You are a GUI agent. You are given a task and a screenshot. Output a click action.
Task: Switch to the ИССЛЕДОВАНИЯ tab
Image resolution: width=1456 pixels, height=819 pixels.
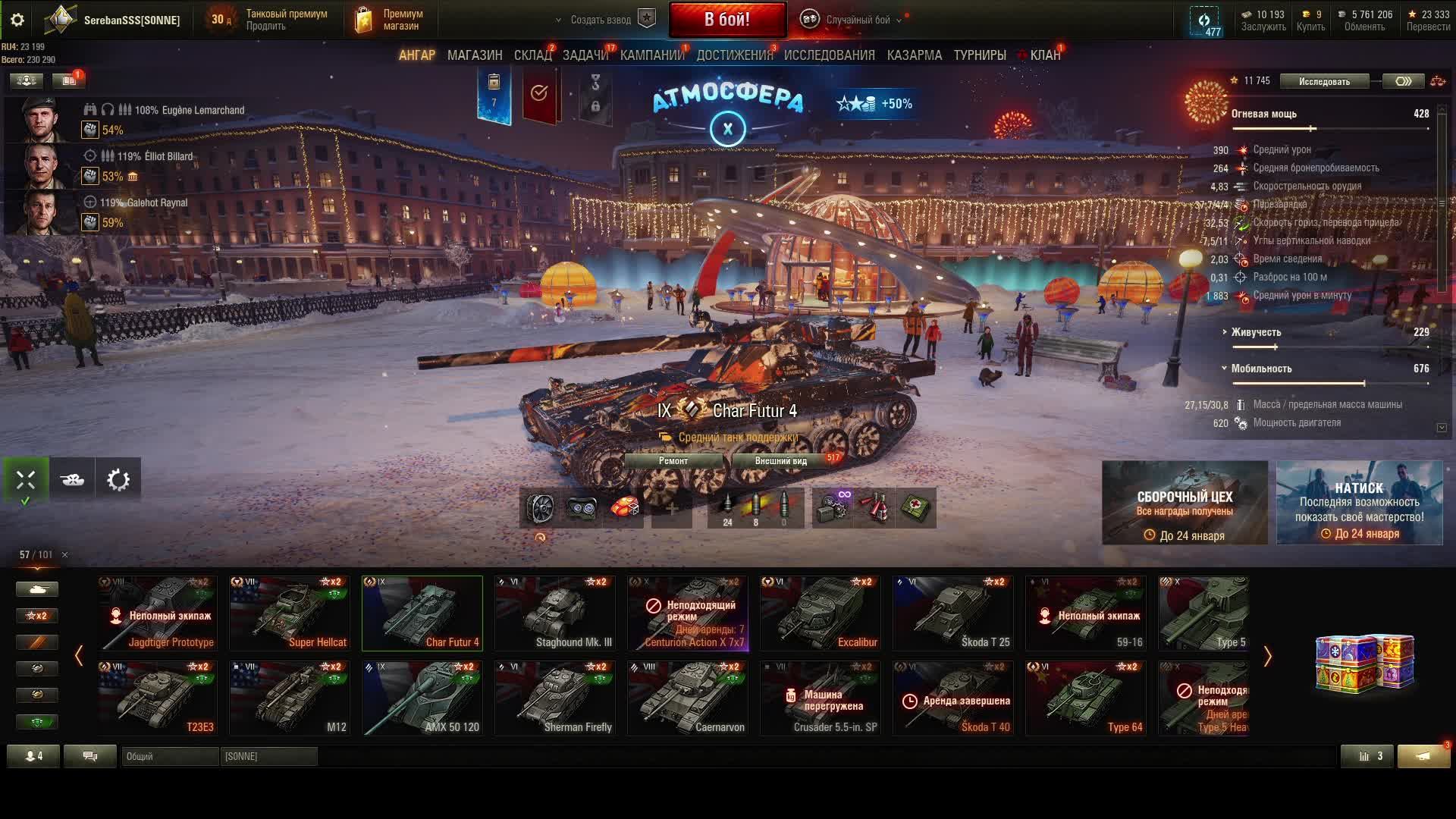coord(829,55)
